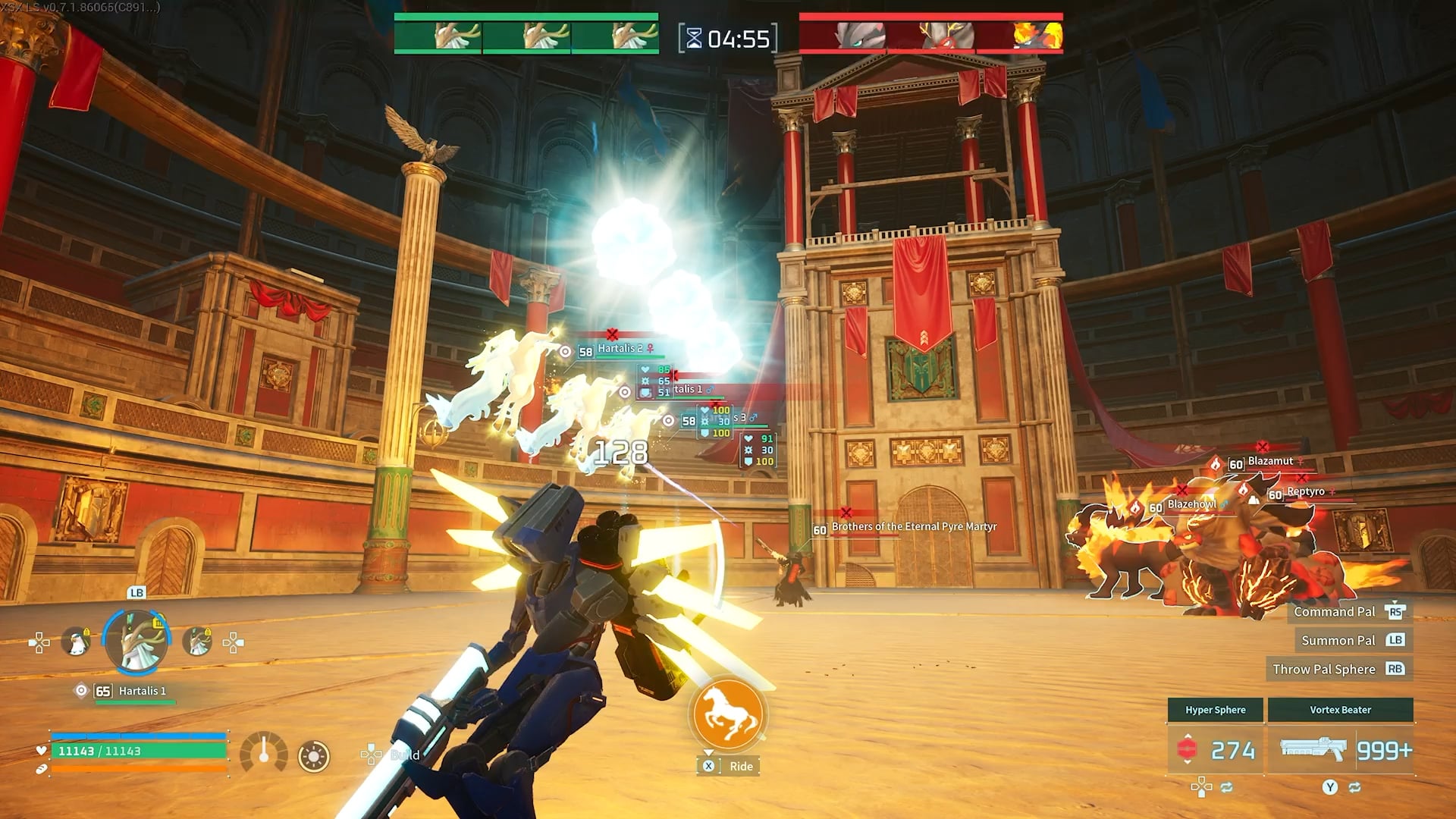Select the Vortex Beater weapon slot

pos(1341,749)
